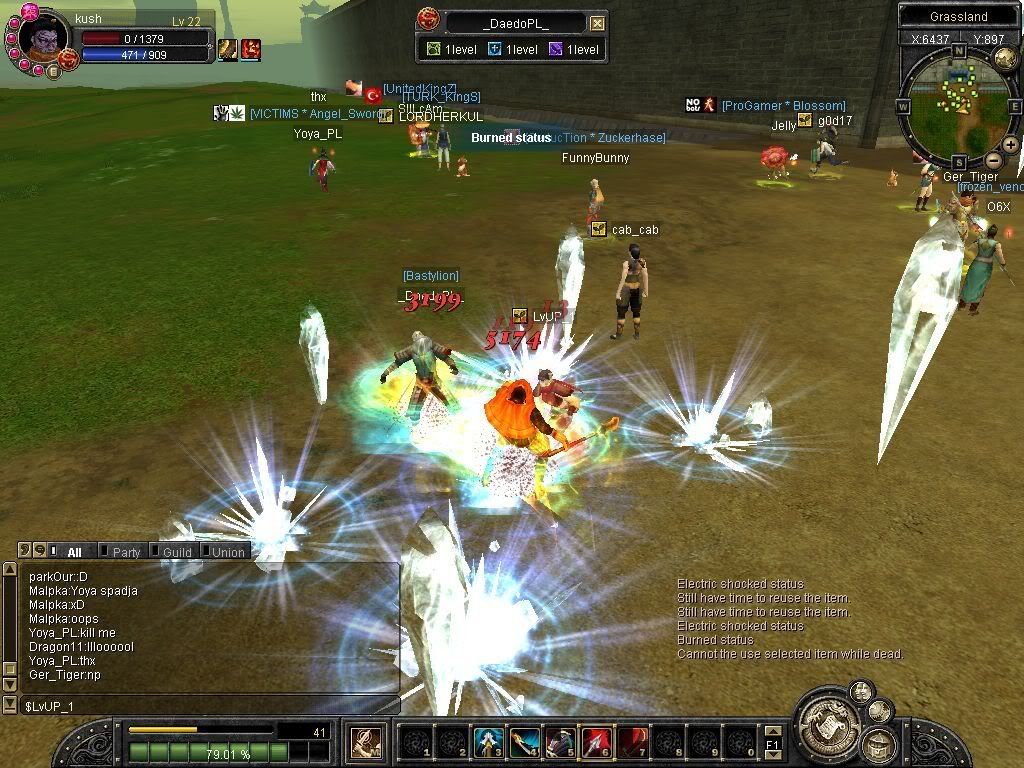This screenshot has width=1024, height=768.
Task: Switch to the Party chat tab
Action: click(126, 552)
